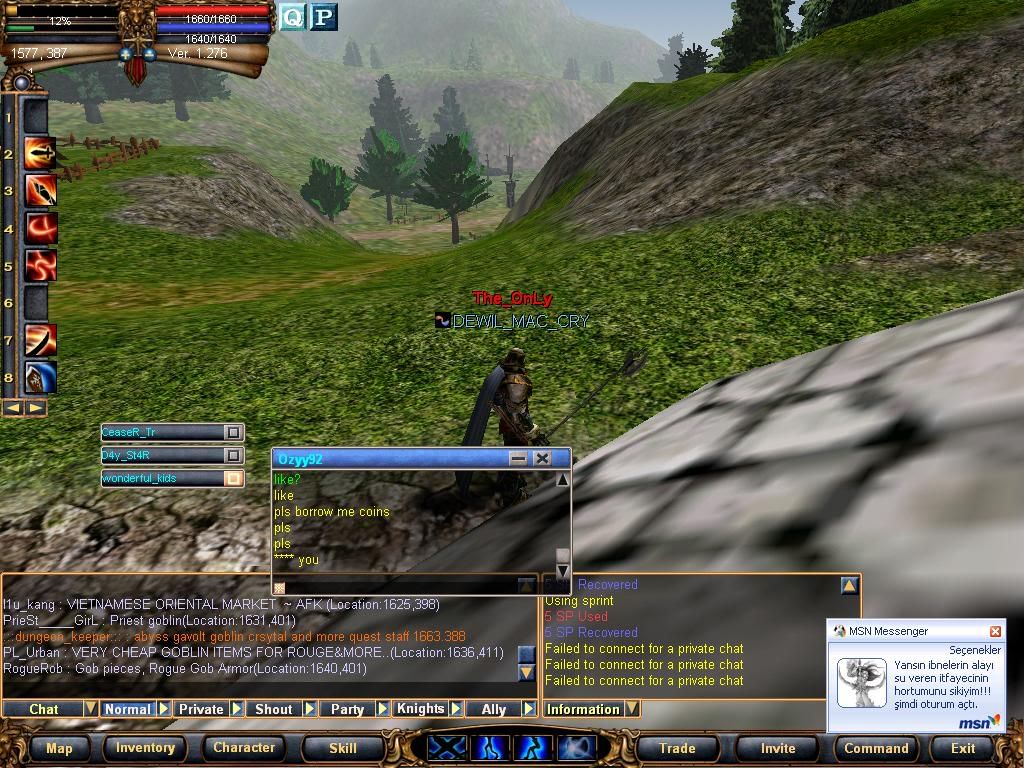This screenshot has width=1024, height=768.
Task: Exit the game
Action: [963, 748]
